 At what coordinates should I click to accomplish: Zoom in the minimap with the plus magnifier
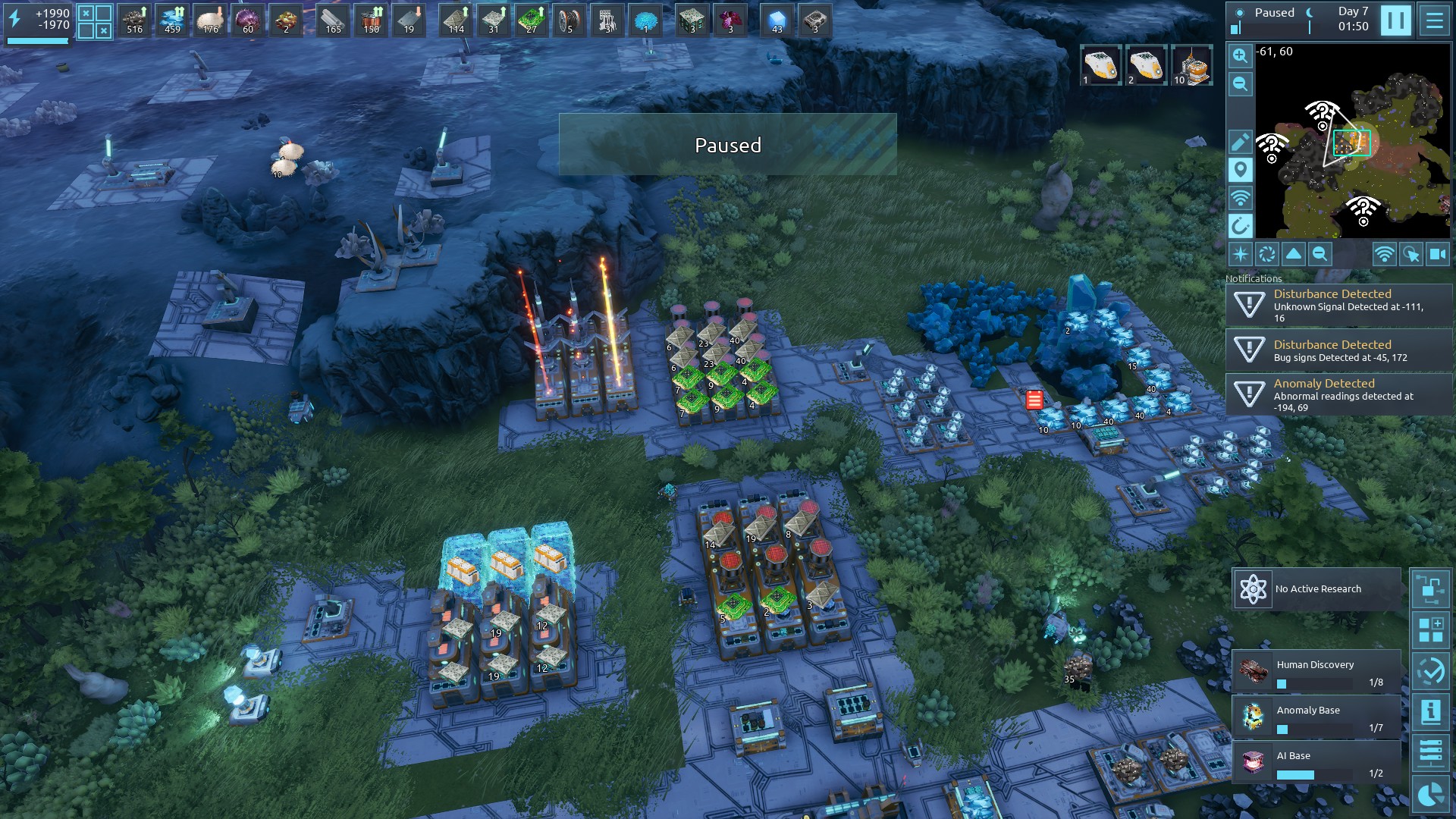pyautogui.click(x=1240, y=55)
